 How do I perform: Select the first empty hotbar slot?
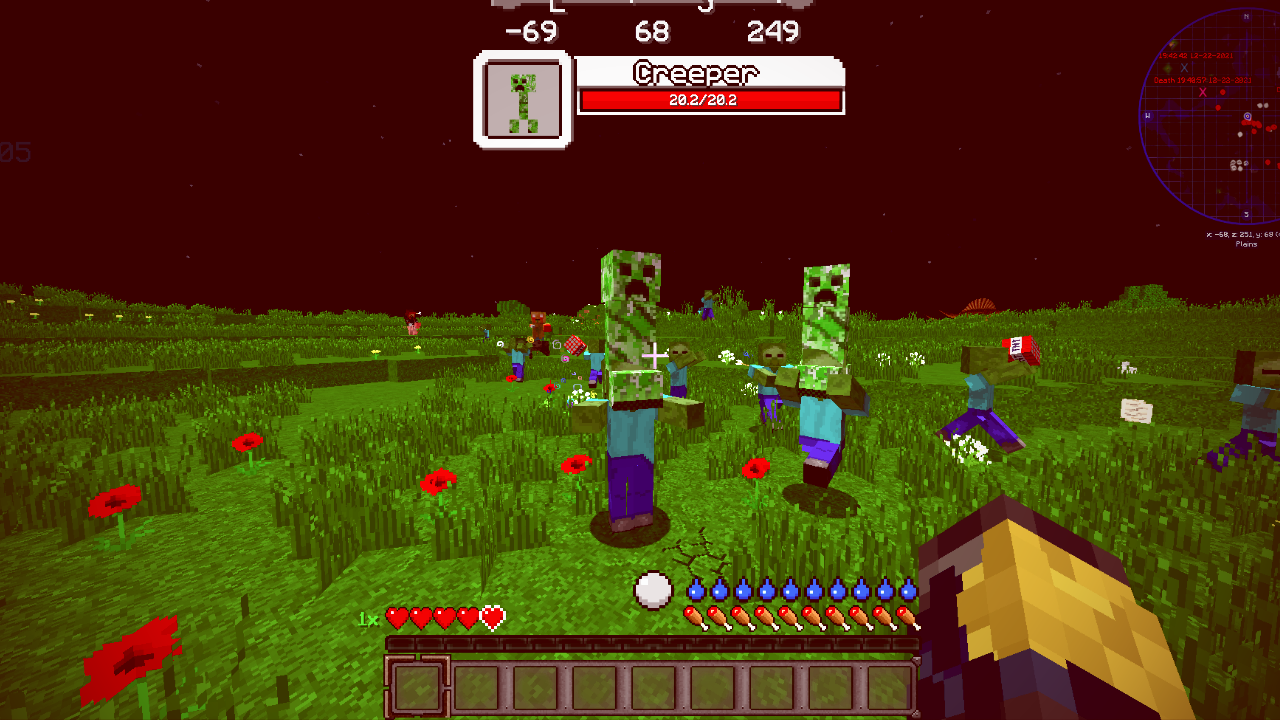tap(418, 685)
